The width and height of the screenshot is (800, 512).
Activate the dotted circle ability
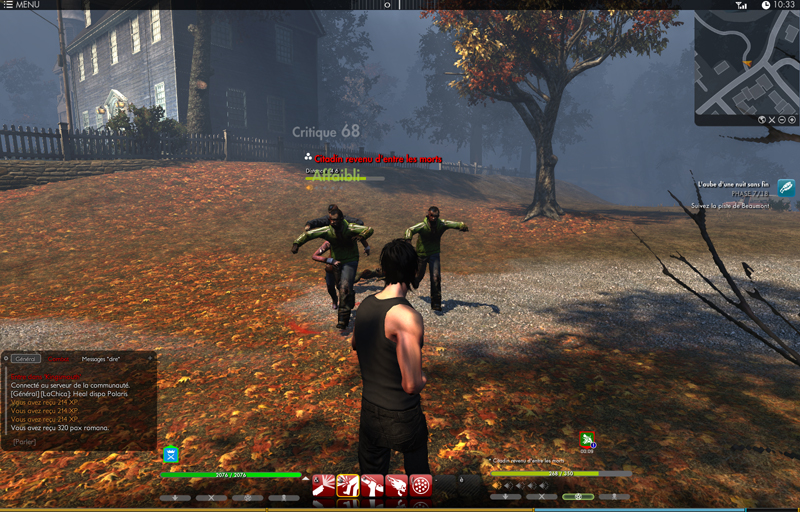[421, 486]
